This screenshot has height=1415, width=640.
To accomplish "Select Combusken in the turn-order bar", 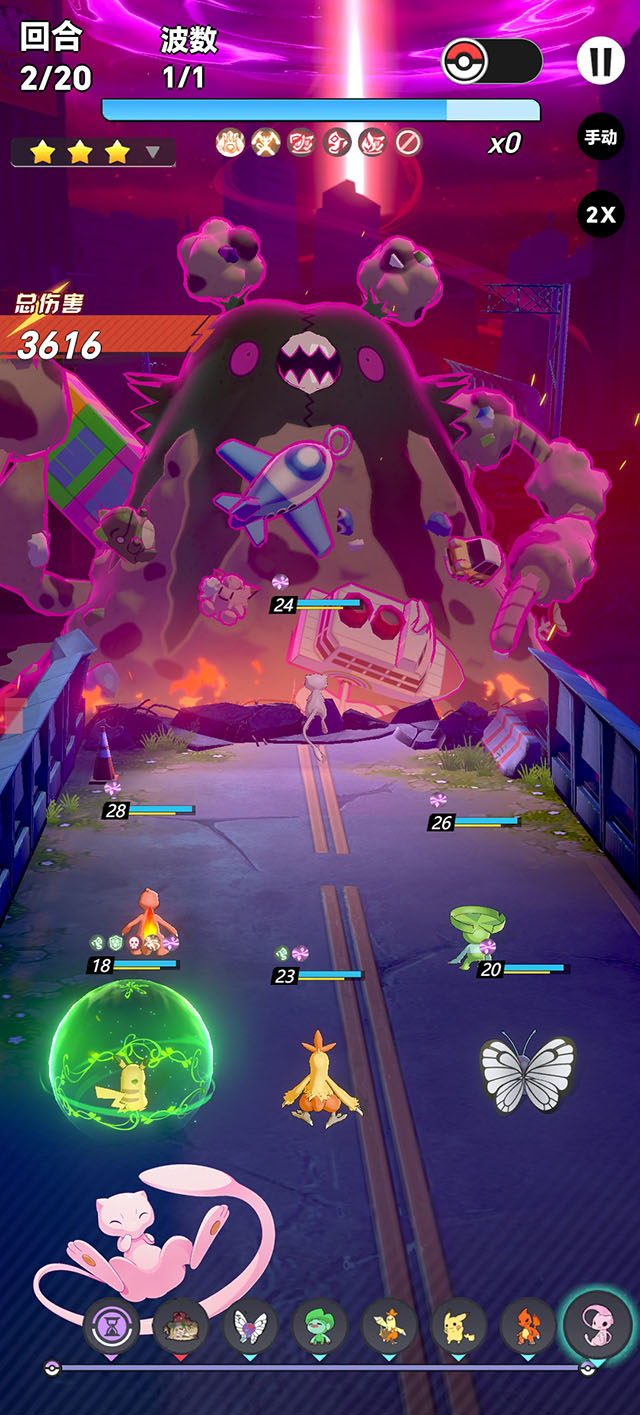I will tap(388, 1326).
